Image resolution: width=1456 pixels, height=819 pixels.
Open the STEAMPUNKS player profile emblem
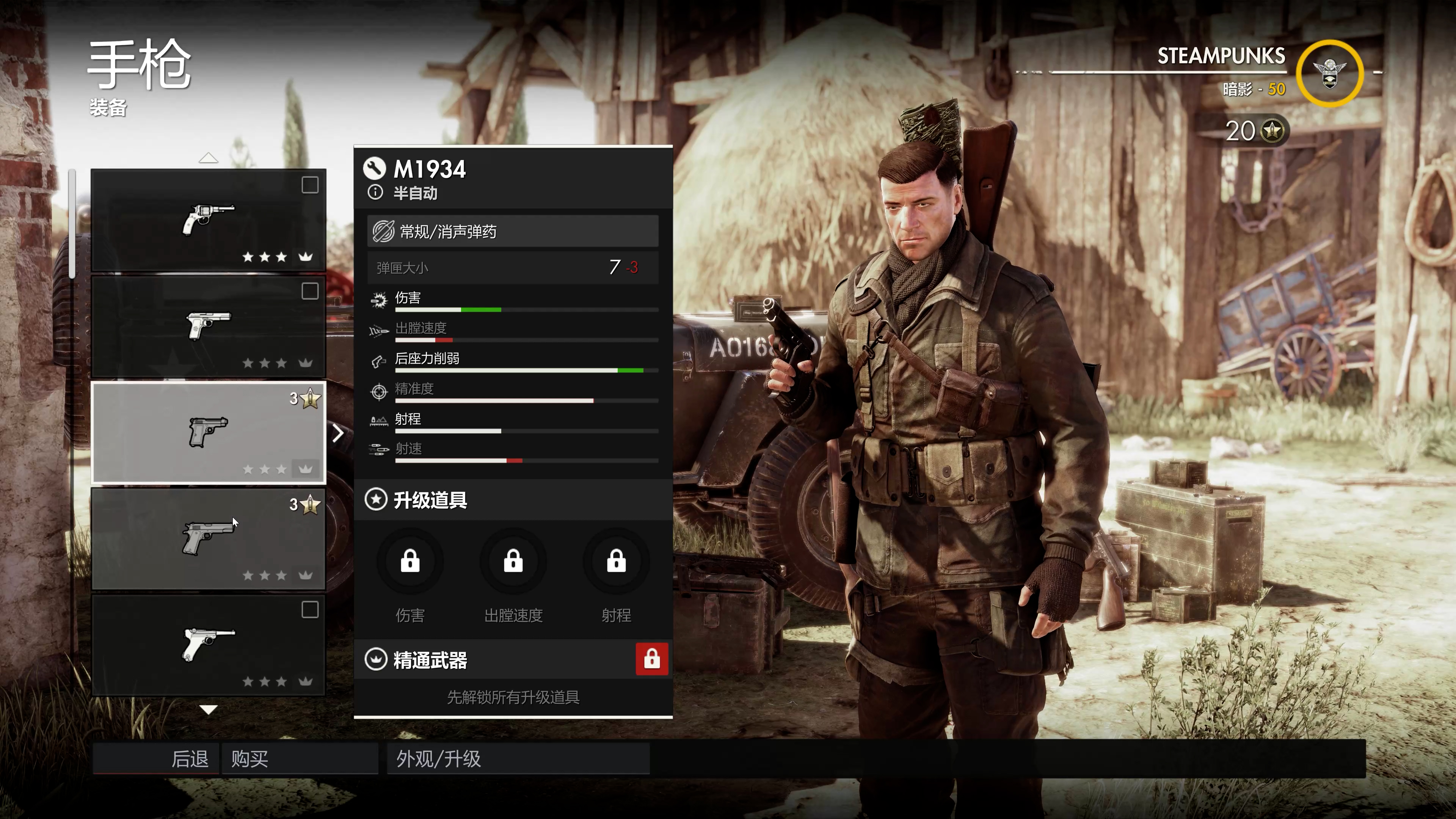click(x=1329, y=74)
